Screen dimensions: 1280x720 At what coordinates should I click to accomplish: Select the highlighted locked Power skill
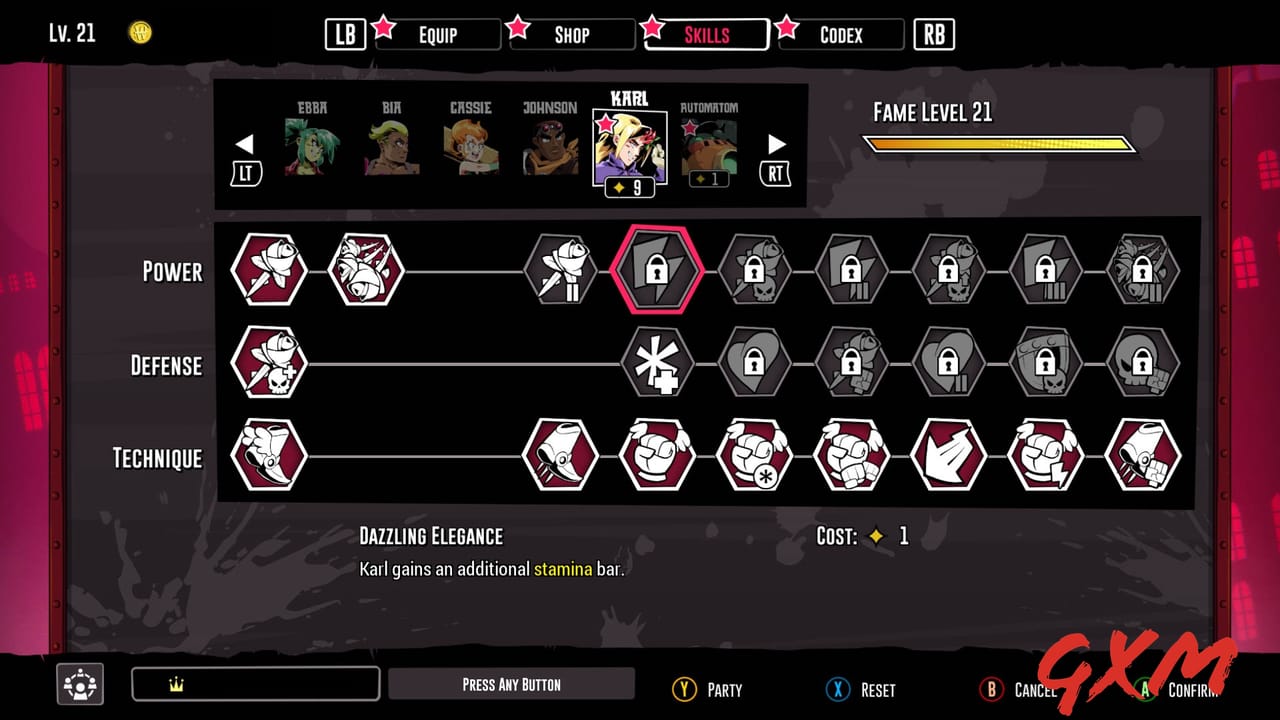pyautogui.click(x=657, y=271)
